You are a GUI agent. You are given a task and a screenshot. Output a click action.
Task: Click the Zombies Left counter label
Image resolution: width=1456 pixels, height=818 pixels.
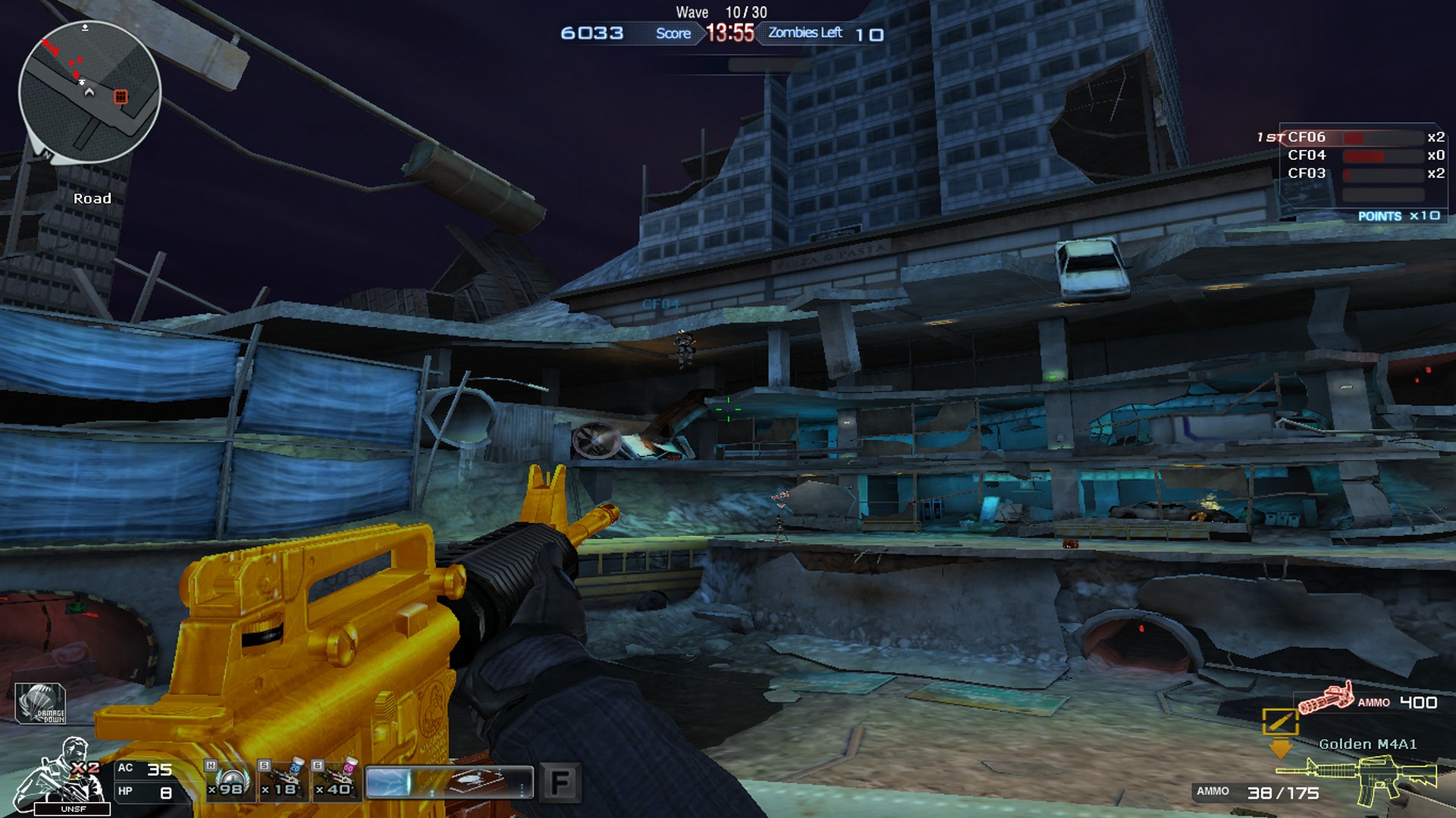pyautogui.click(x=804, y=33)
